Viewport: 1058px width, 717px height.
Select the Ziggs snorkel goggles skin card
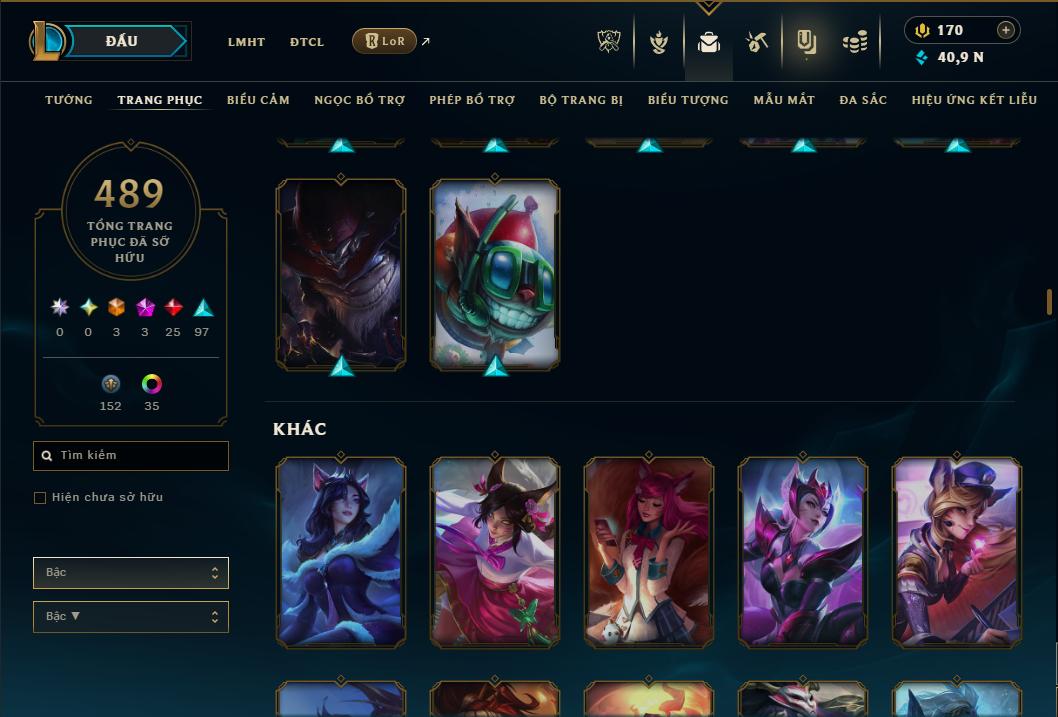(x=495, y=274)
